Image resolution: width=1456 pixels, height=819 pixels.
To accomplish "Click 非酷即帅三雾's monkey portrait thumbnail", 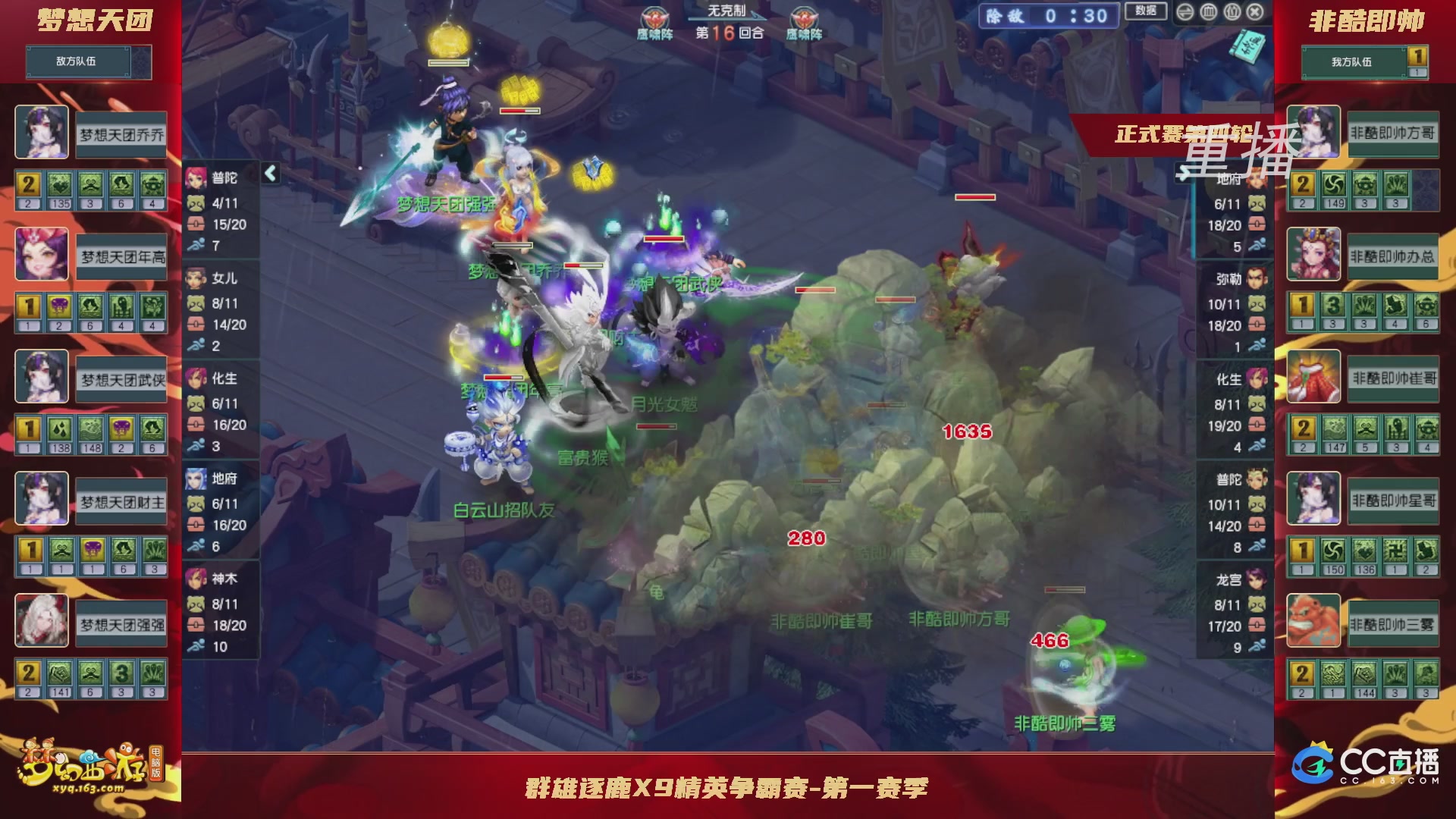I will point(1313,620).
